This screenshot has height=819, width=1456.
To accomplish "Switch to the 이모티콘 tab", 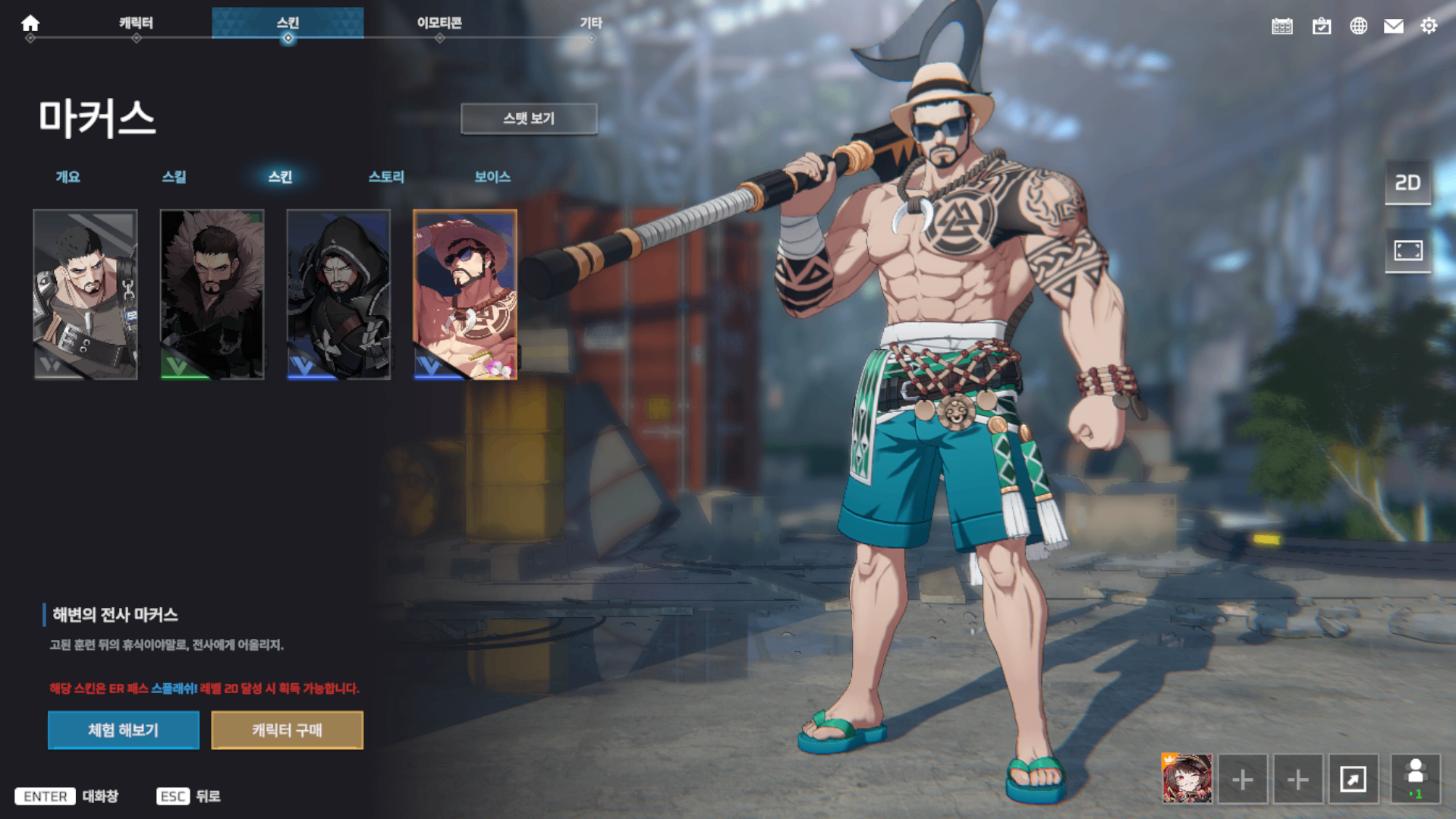I will (x=439, y=22).
